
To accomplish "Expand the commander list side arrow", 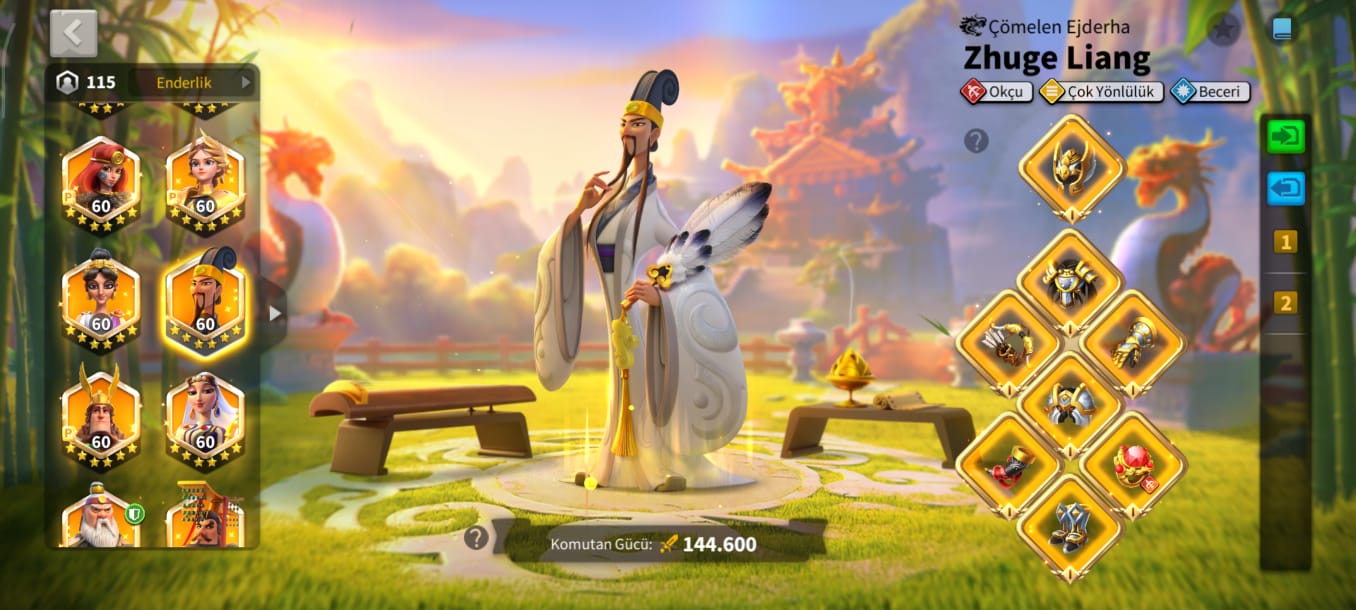I will pyautogui.click(x=275, y=314).
